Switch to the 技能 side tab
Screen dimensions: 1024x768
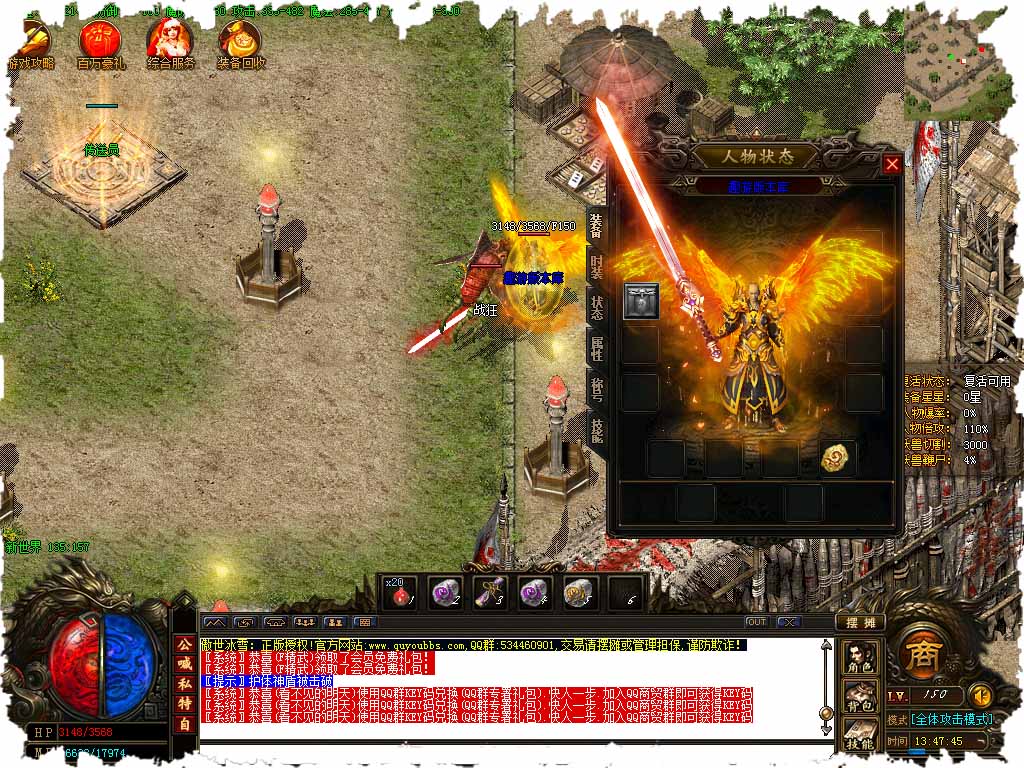click(597, 431)
